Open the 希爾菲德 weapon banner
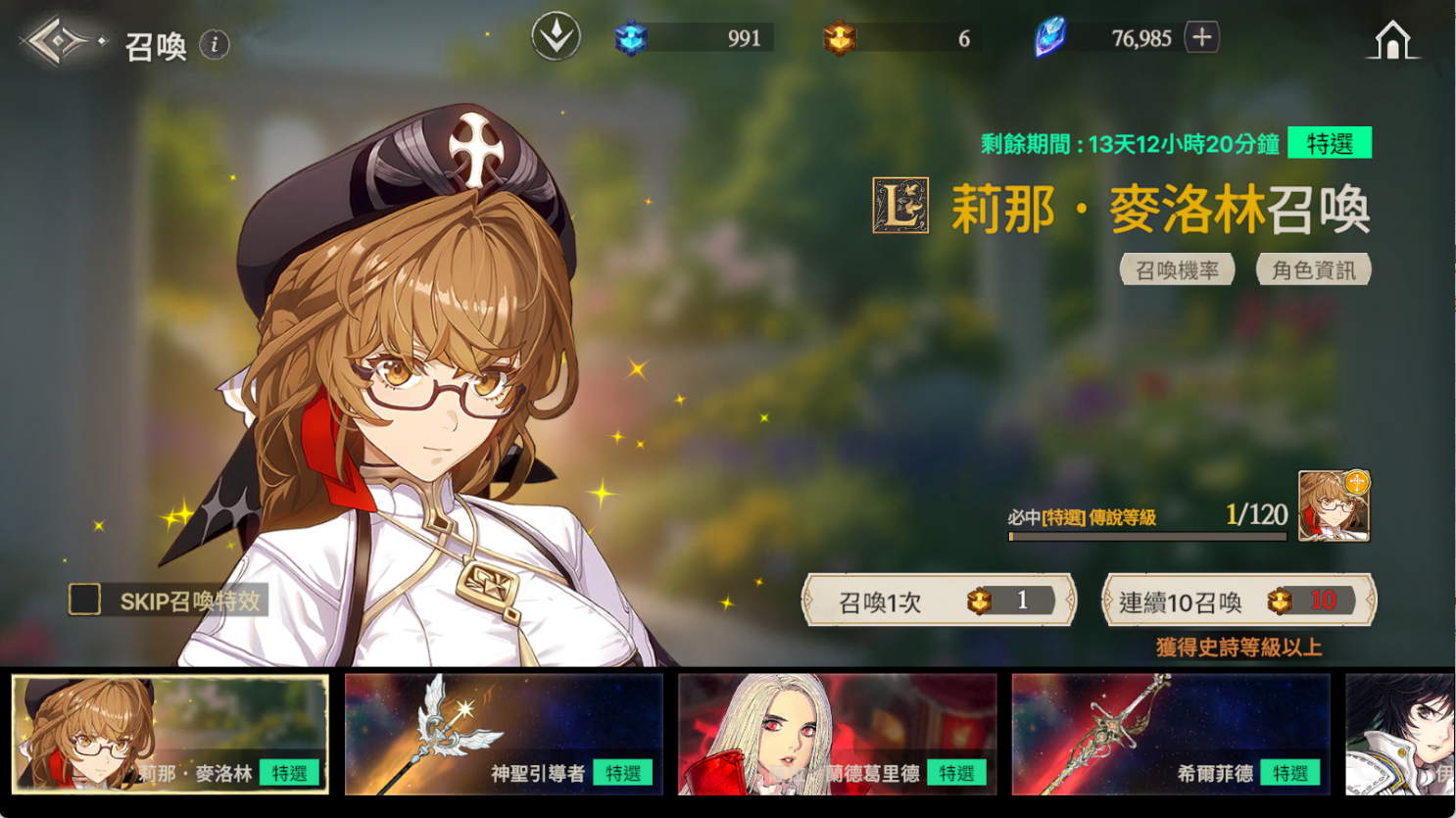The height and width of the screenshot is (818, 1456). (x=1170, y=734)
